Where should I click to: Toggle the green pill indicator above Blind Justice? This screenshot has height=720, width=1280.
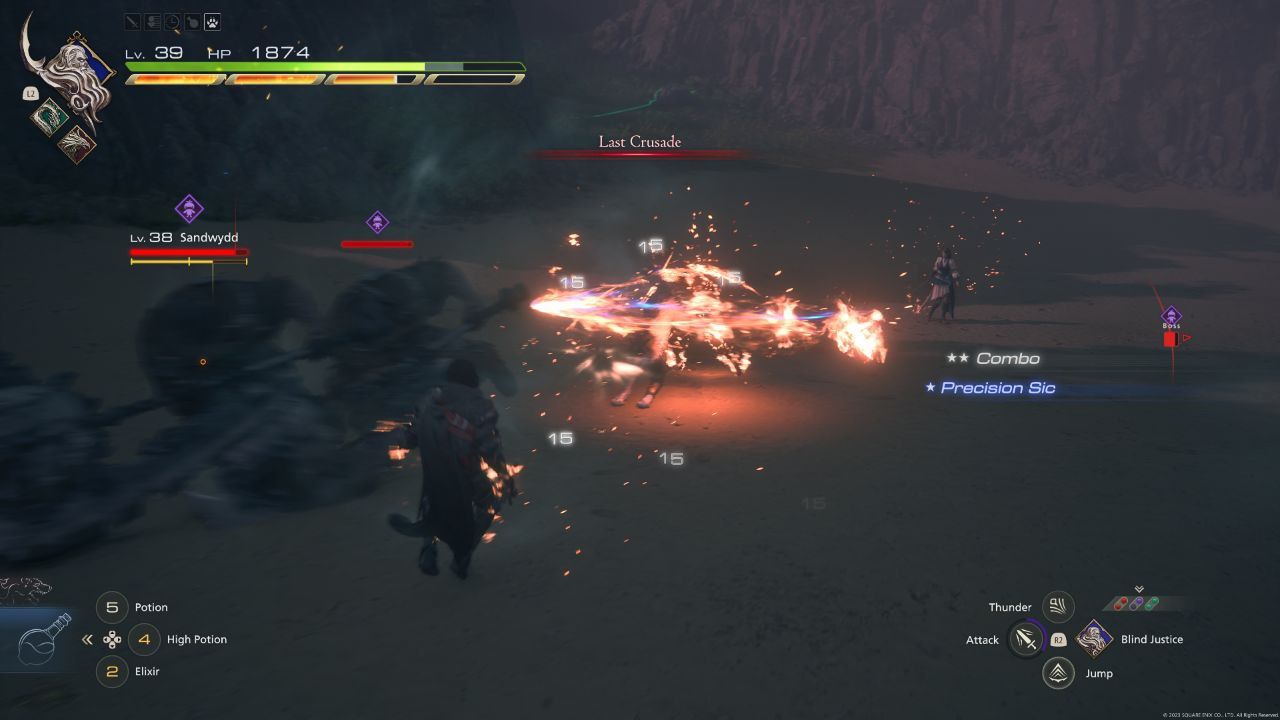pos(1150,603)
